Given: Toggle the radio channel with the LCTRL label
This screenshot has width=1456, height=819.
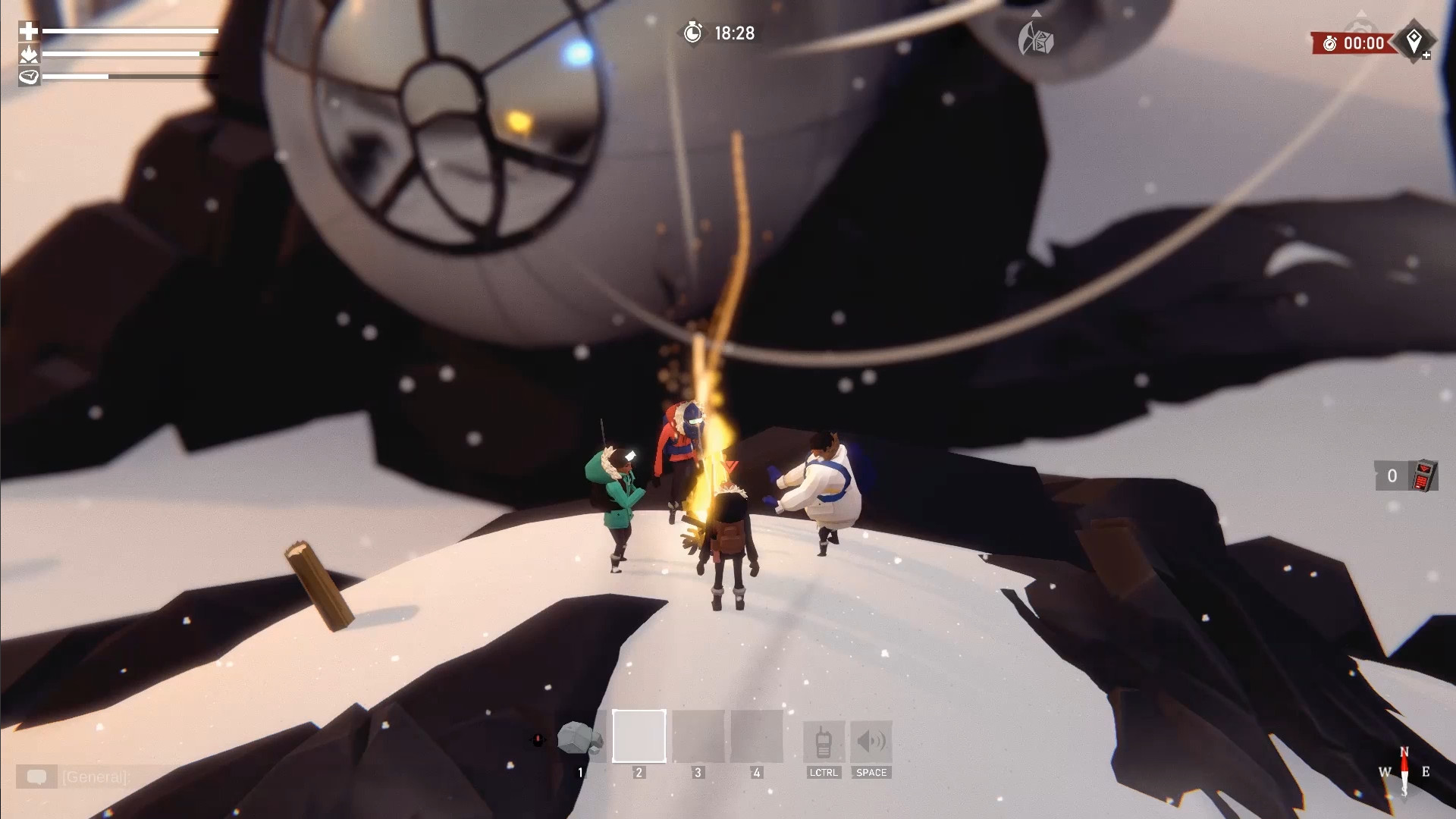Looking at the screenshot, I should coord(824,774).
